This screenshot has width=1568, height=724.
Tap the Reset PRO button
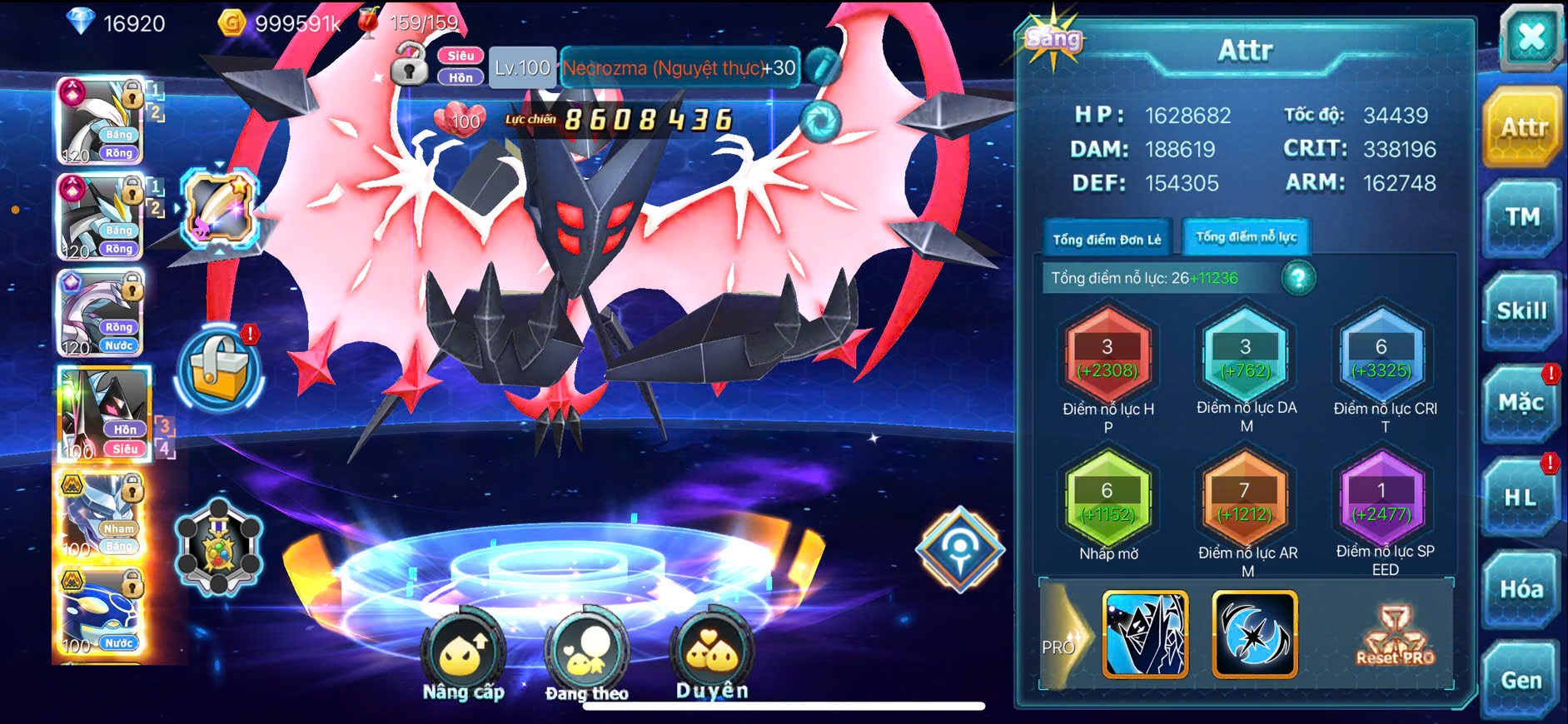[x=1395, y=637]
